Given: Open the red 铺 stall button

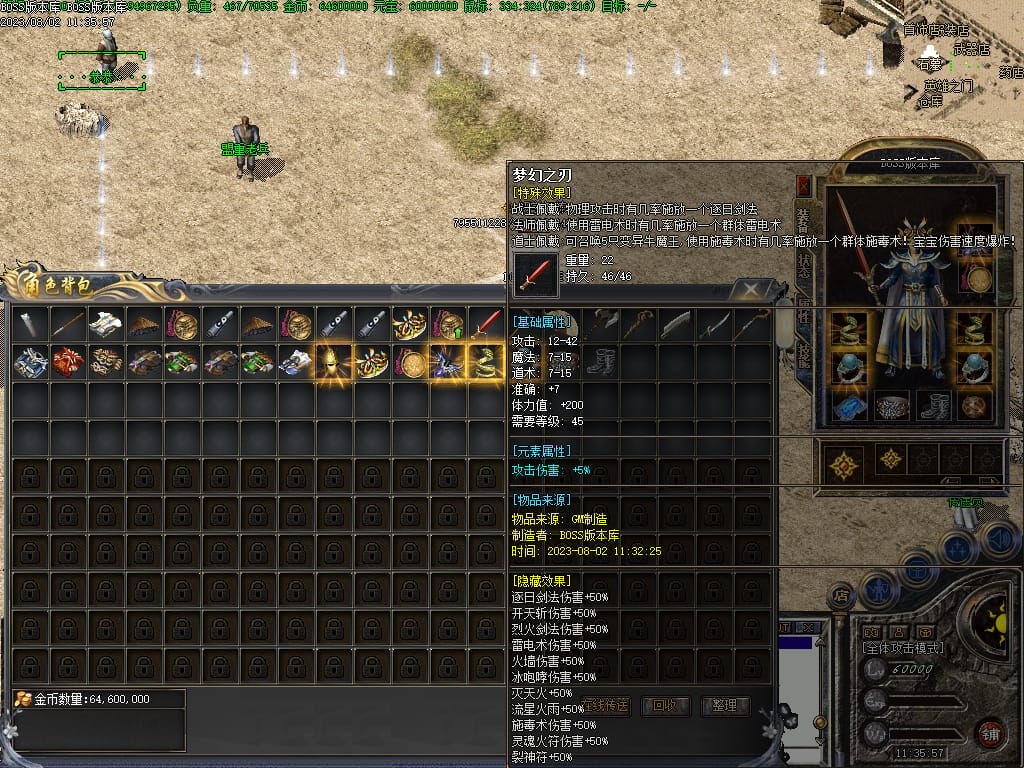Looking at the screenshot, I should click(990, 732).
